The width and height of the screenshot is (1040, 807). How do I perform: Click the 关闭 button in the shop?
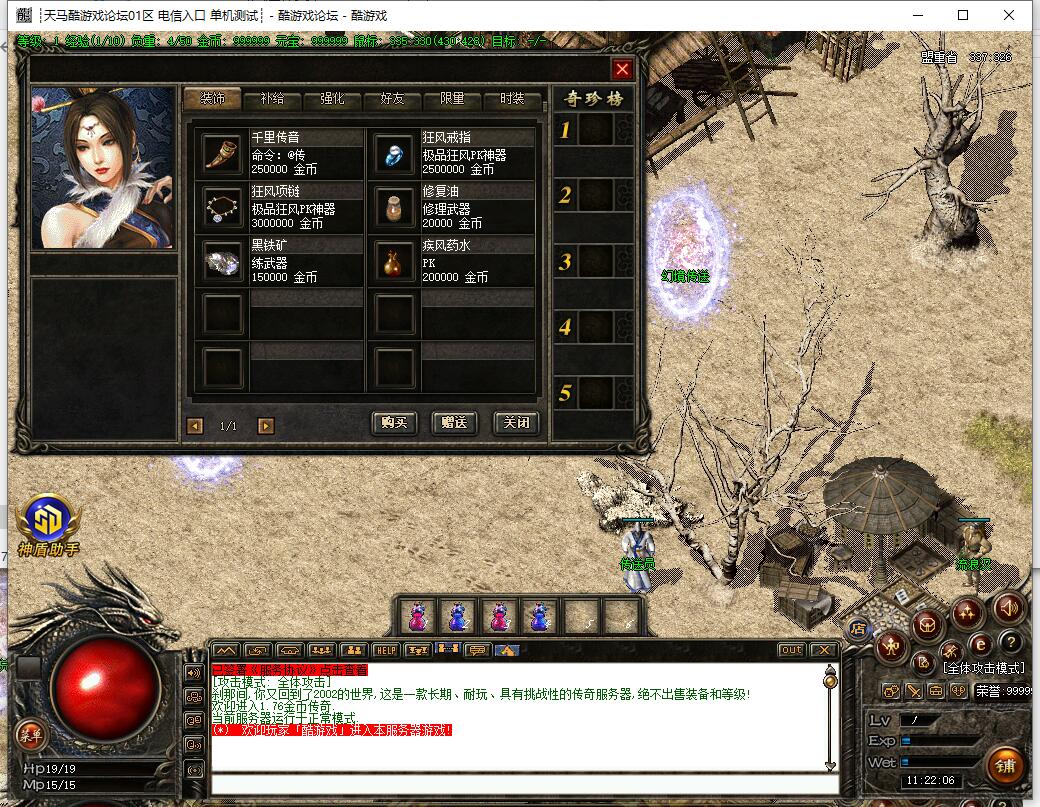[516, 423]
